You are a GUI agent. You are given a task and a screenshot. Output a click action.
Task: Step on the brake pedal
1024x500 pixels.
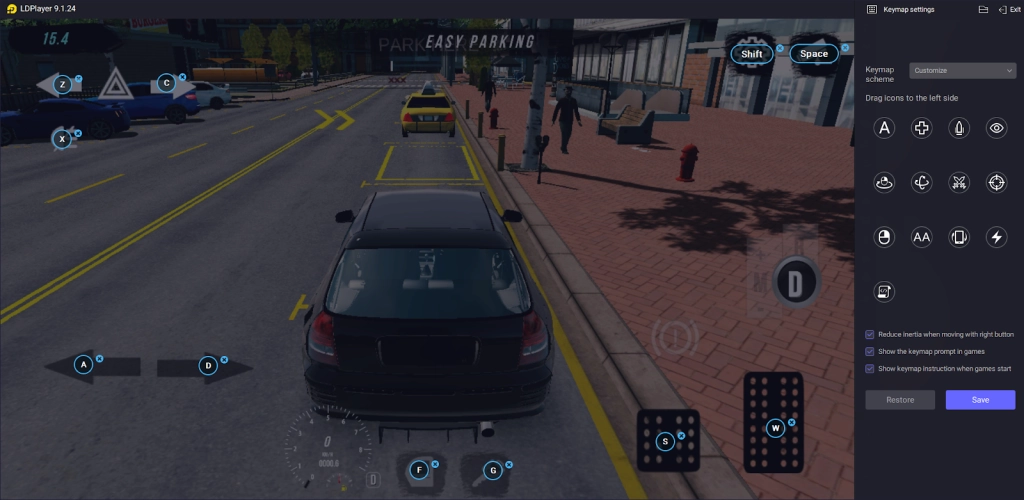click(x=668, y=440)
